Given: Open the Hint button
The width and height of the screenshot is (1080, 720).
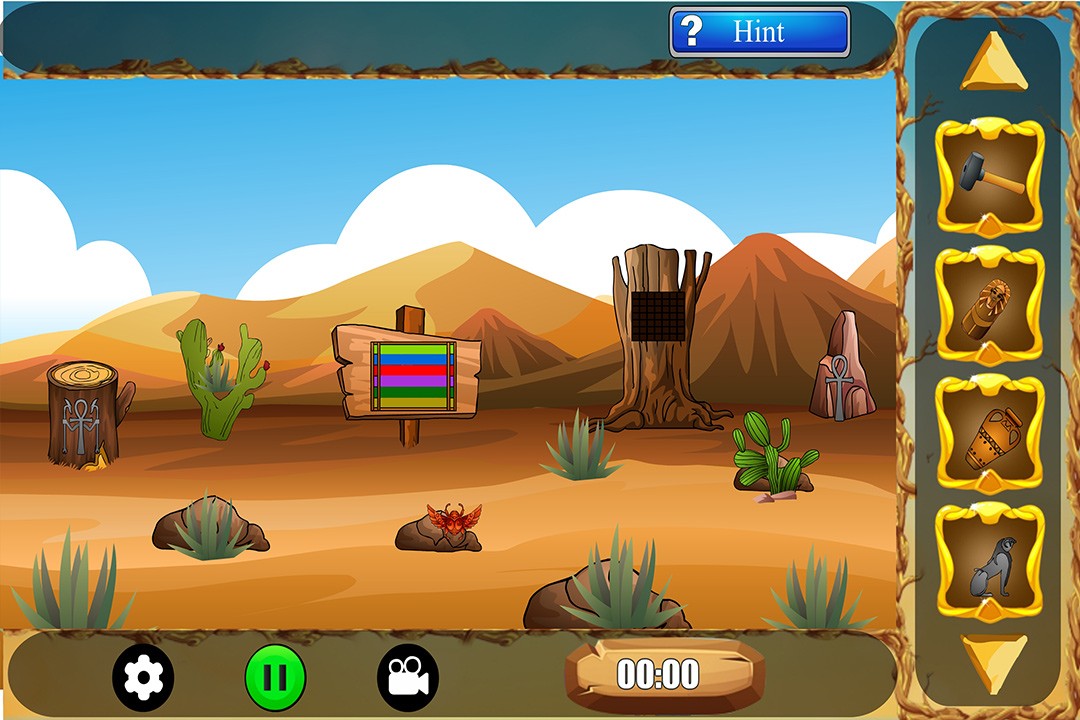Looking at the screenshot, I should pos(759,32).
